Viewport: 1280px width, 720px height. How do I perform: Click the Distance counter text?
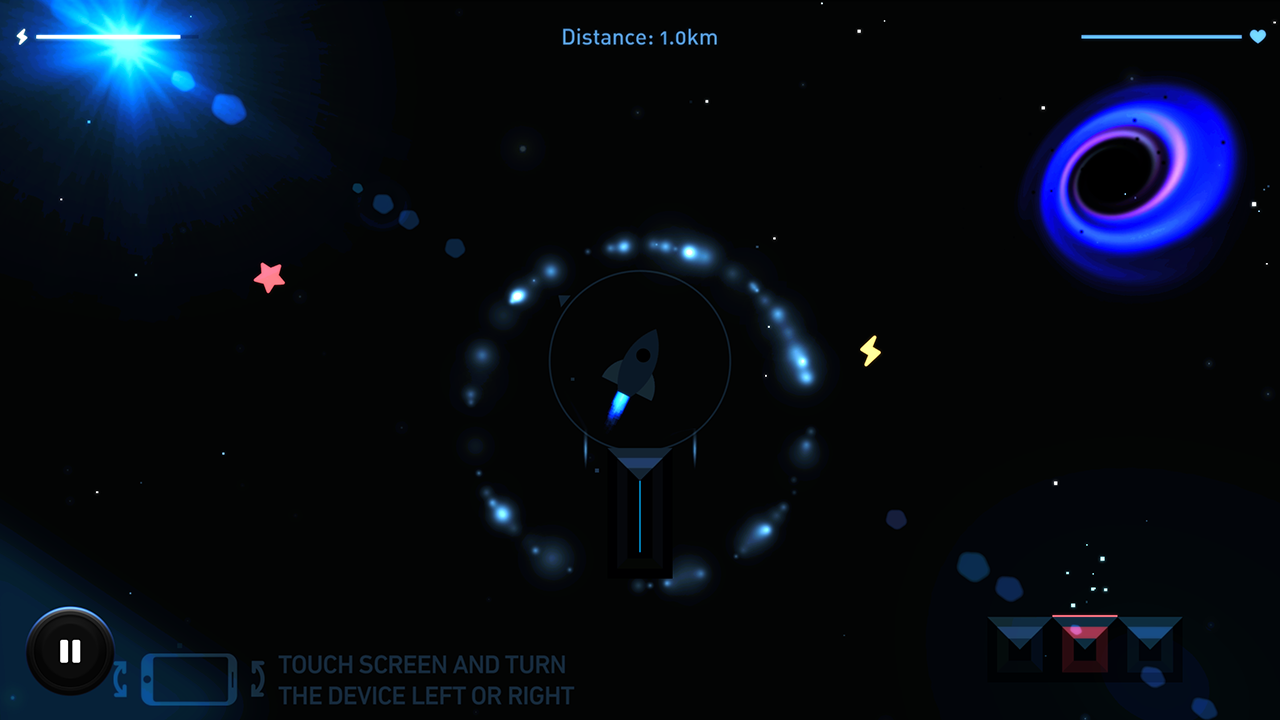coord(639,37)
